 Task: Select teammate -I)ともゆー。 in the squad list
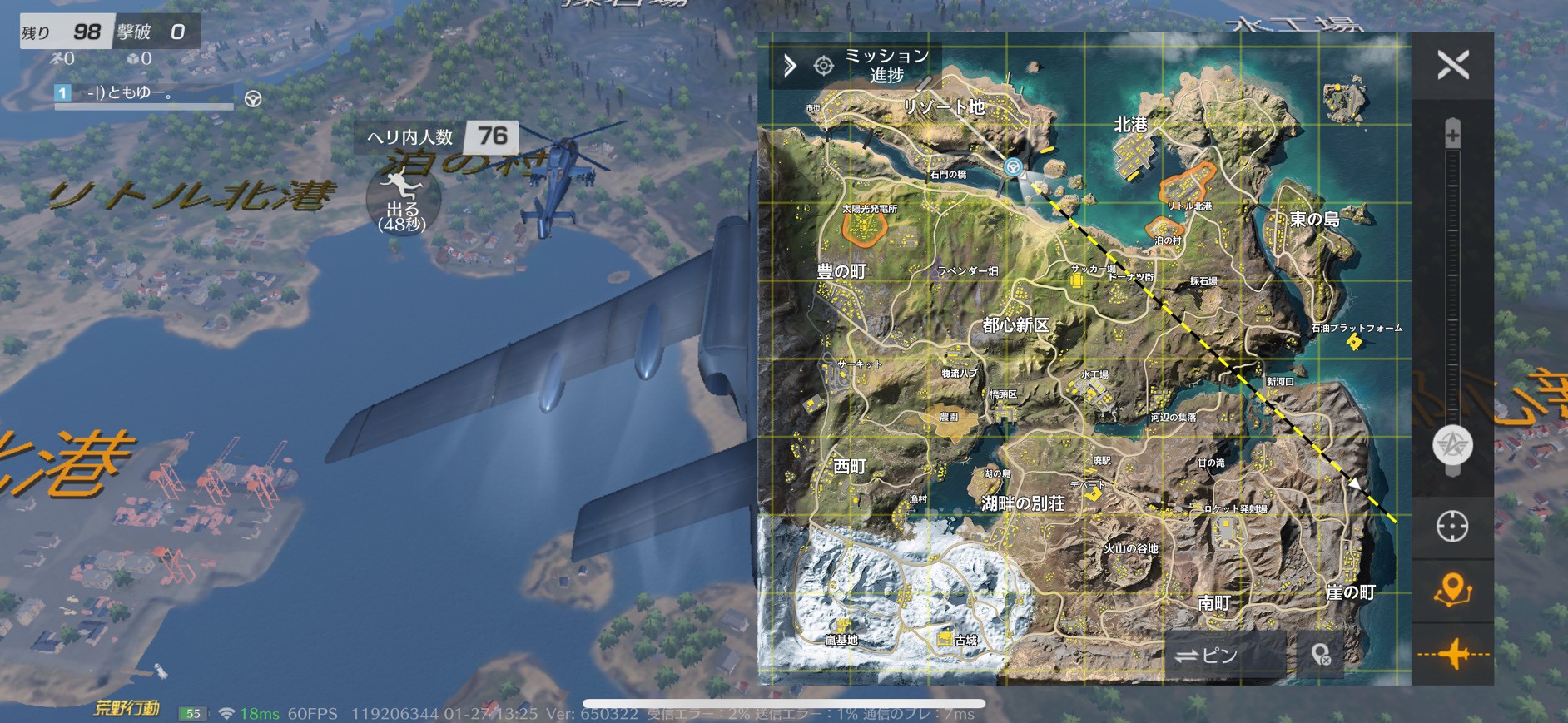coord(131,92)
